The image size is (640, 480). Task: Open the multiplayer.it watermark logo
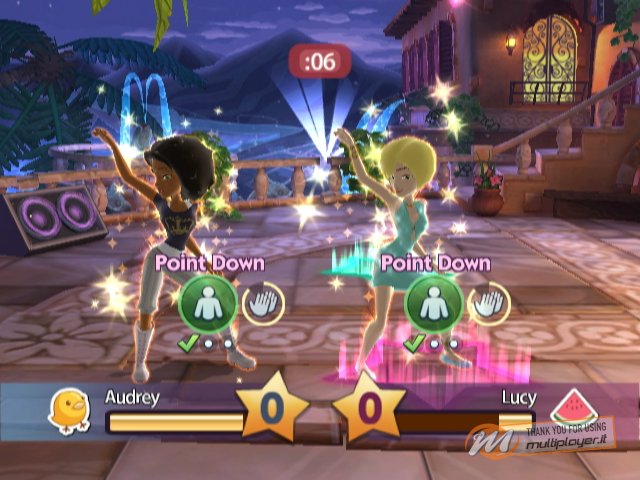pos(582,435)
